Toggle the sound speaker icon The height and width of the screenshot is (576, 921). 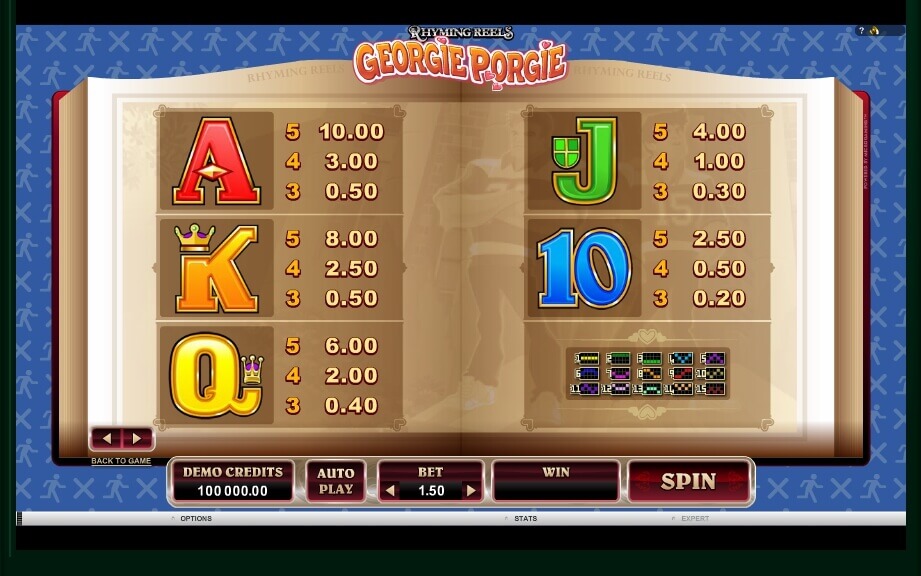(874, 31)
